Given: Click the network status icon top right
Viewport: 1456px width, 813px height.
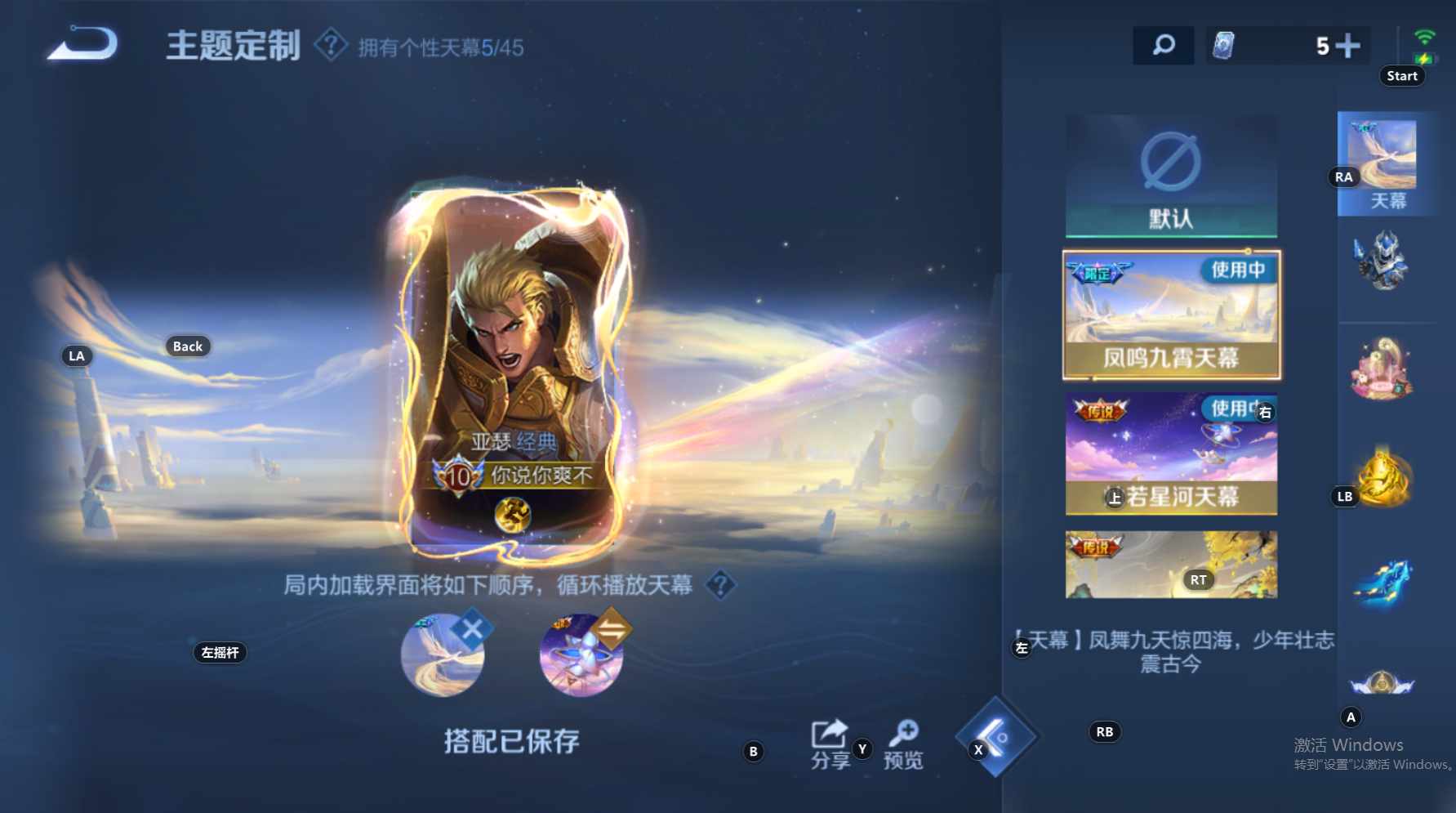Looking at the screenshot, I should click(x=1423, y=38).
